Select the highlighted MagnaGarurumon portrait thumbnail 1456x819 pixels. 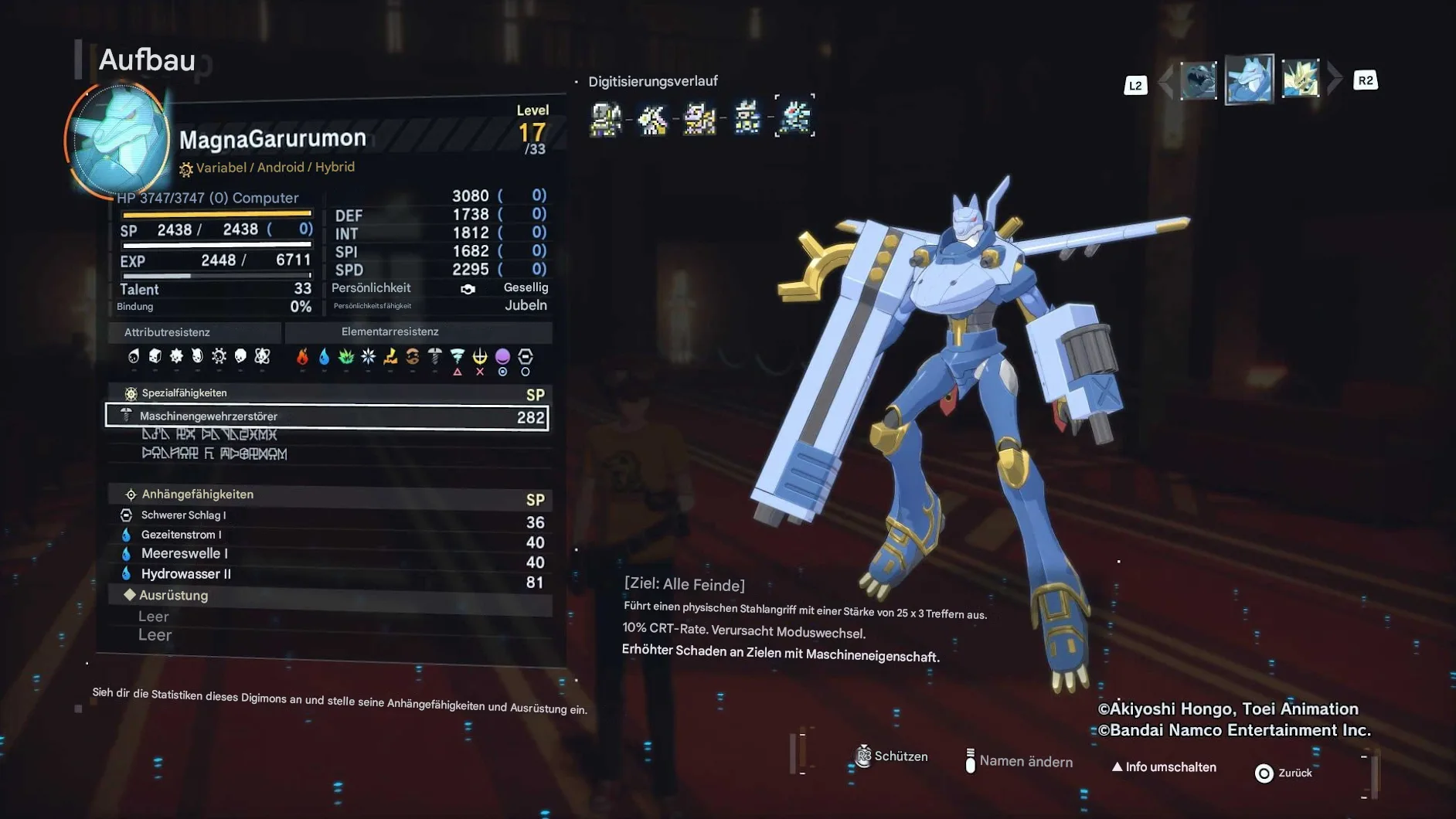[1249, 79]
